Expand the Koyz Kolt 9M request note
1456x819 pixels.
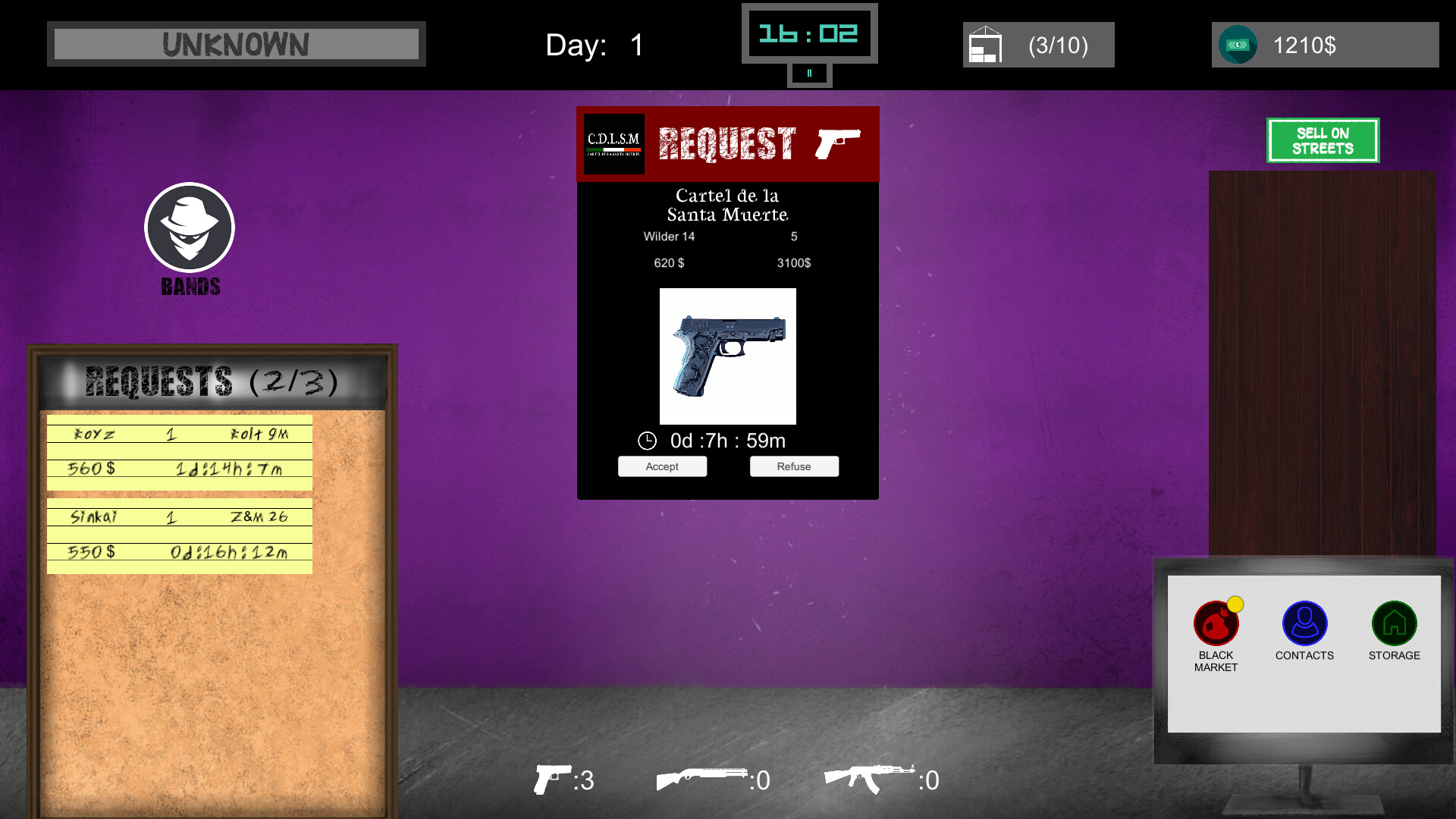[179, 453]
